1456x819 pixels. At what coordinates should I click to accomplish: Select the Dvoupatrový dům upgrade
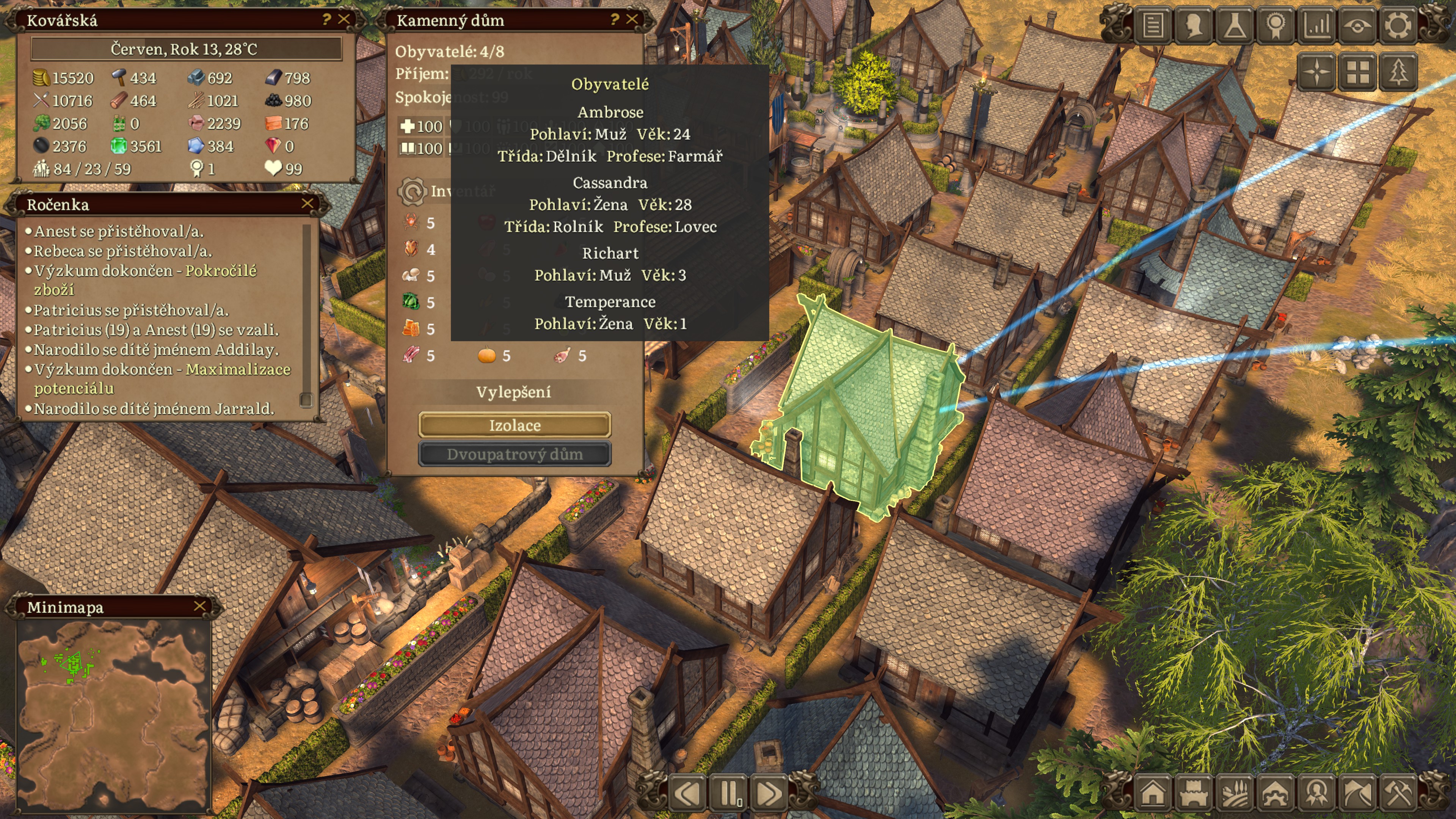(515, 455)
